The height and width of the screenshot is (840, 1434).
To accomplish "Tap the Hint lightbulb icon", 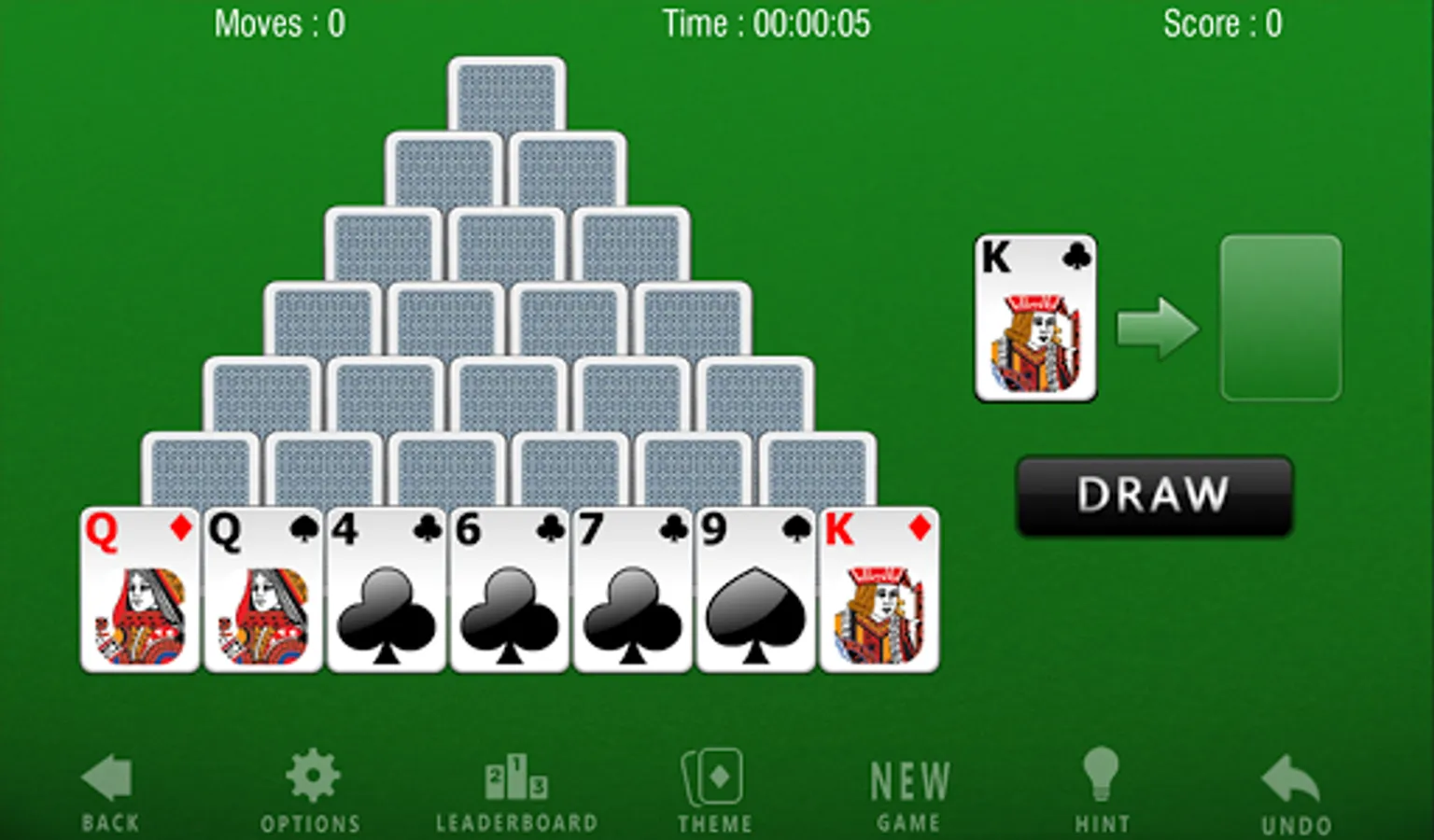I will point(1103,775).
